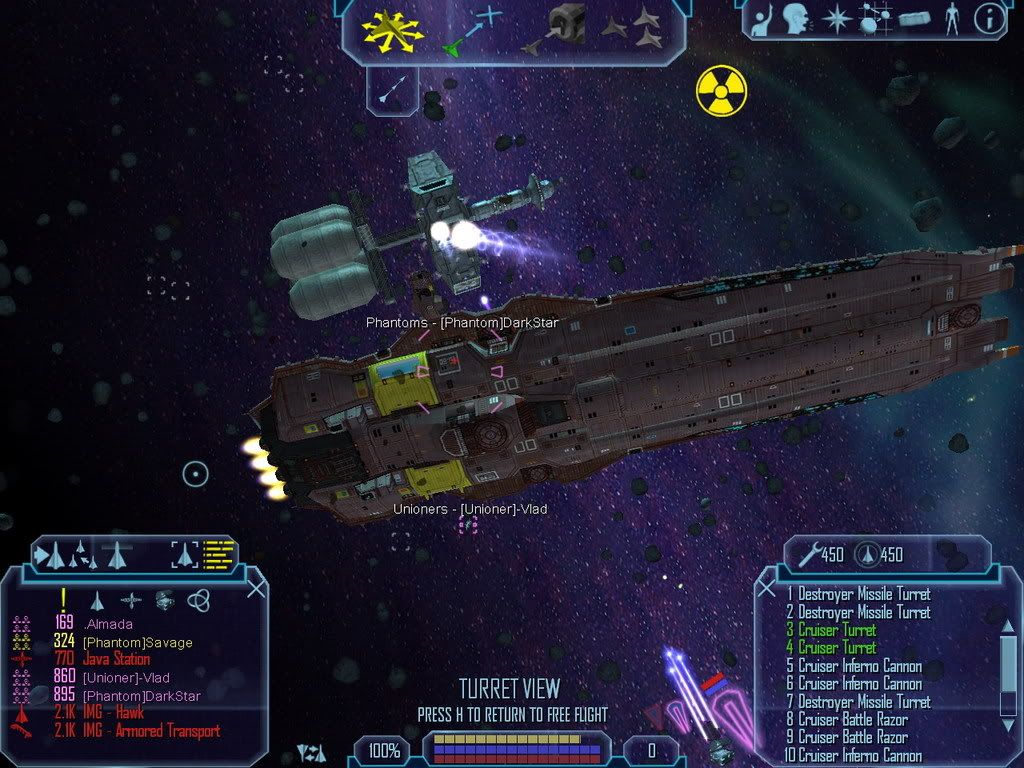Target [Unioner]-Vlad in the contacts list
Image resolution: width=1024 pixels, height=768 pixels.
click(126, 678)
